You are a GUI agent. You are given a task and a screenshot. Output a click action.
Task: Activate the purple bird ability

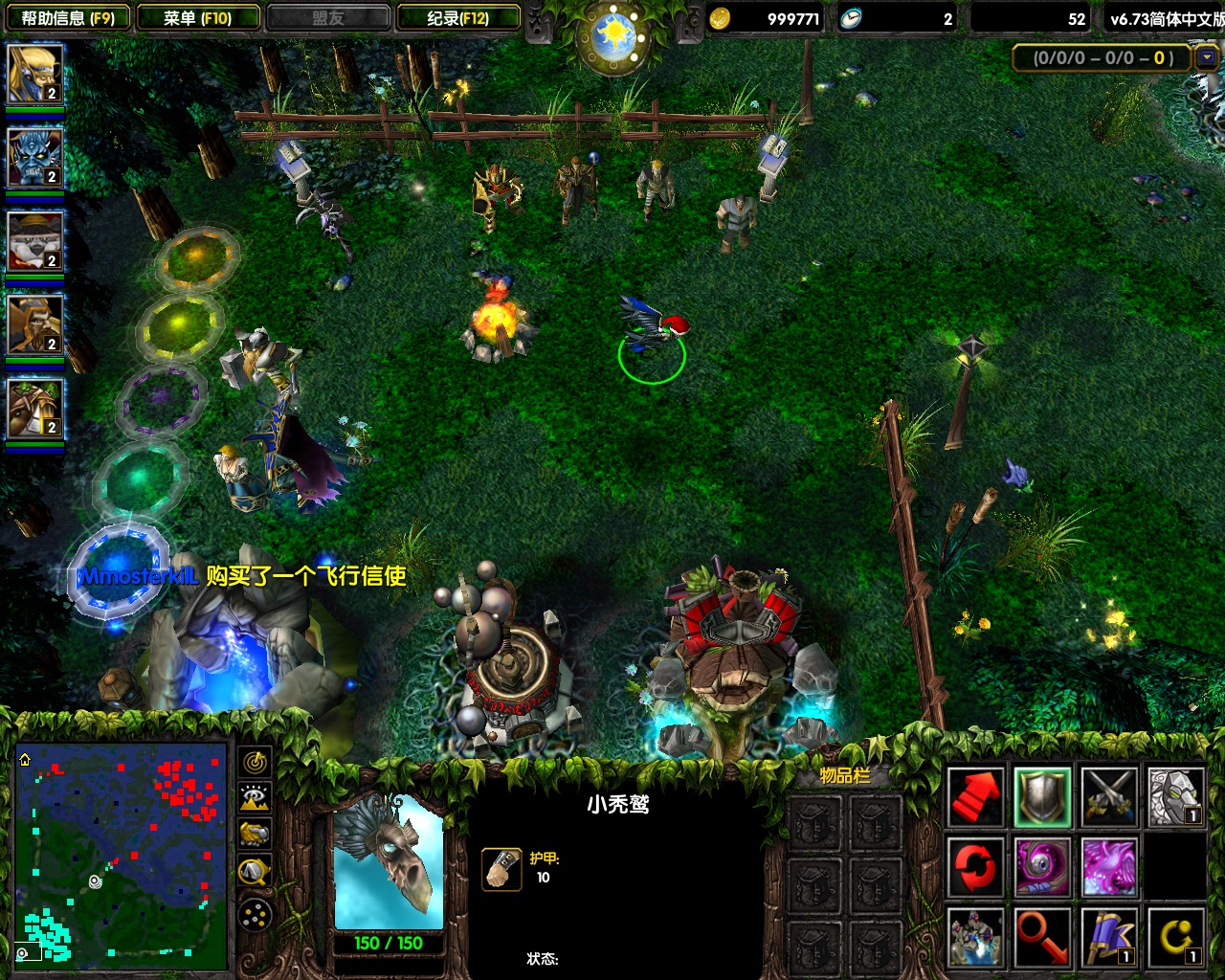[x=1109, y=866]
